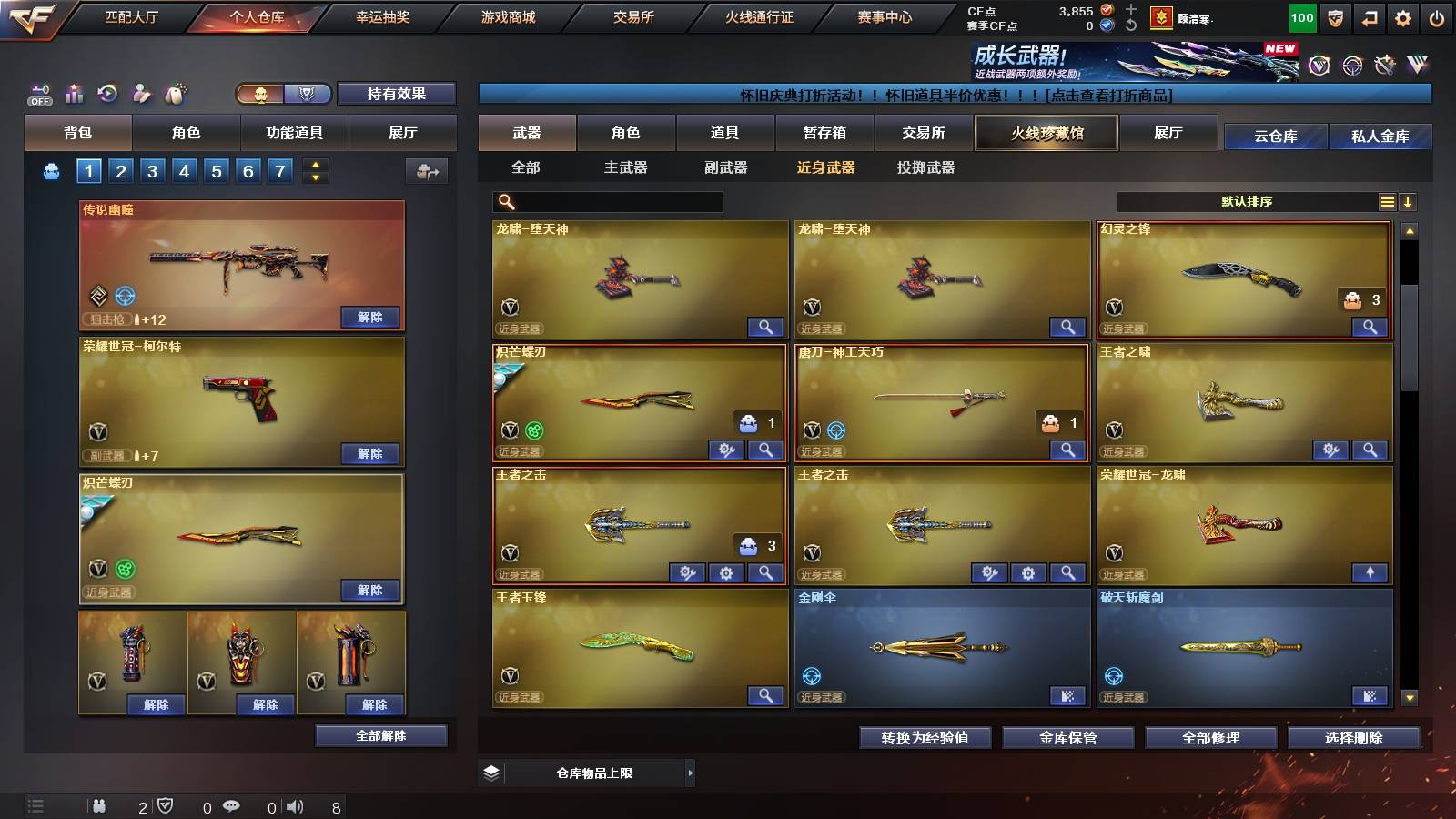Click the upgrade arrow on the 荣耀世冠-龙啸 card
1456x819 pixels.
1370,571
